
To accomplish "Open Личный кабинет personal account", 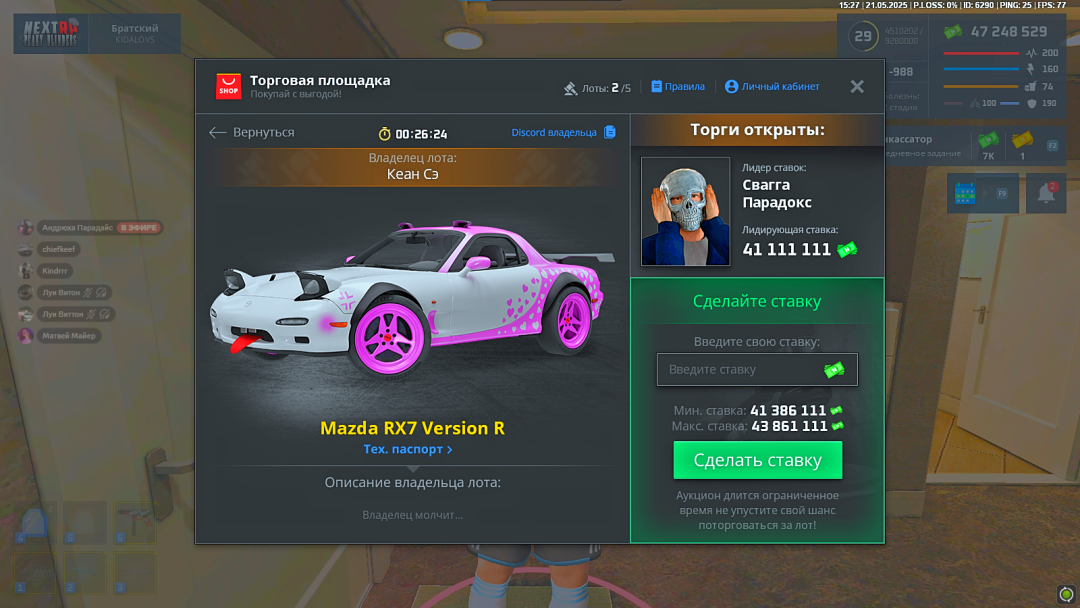I will [772, 87].
